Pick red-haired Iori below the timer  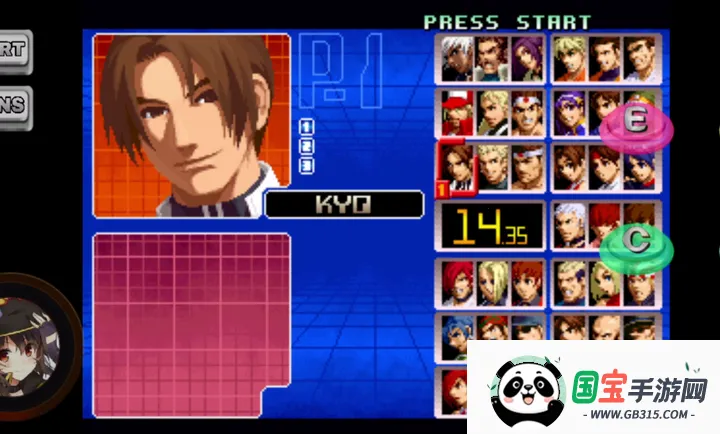(x=458, y=283)
